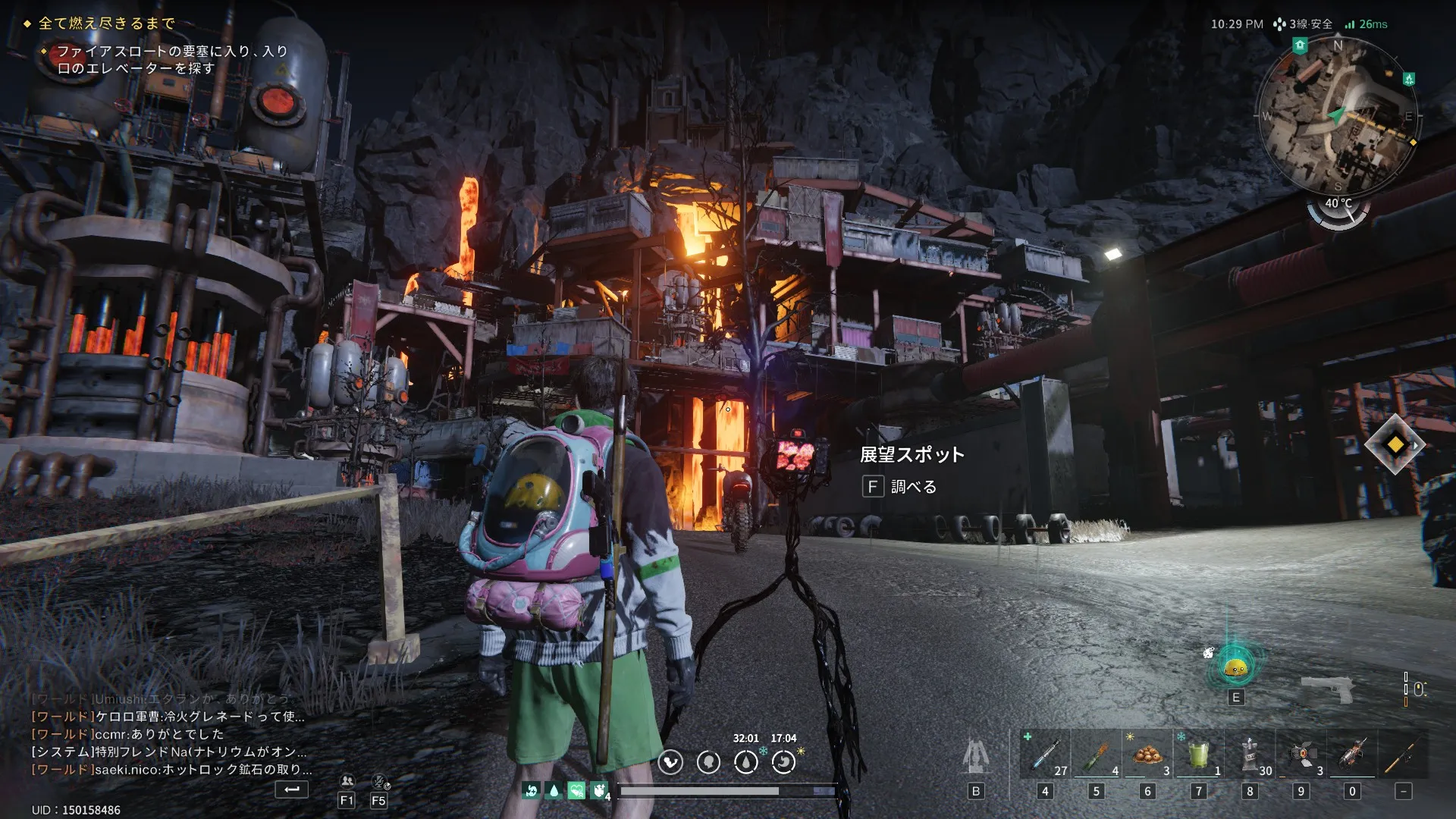Toggle the muted microphone voice icon
The height and width of the screenshot is (819, 1456).
(379, 781)
